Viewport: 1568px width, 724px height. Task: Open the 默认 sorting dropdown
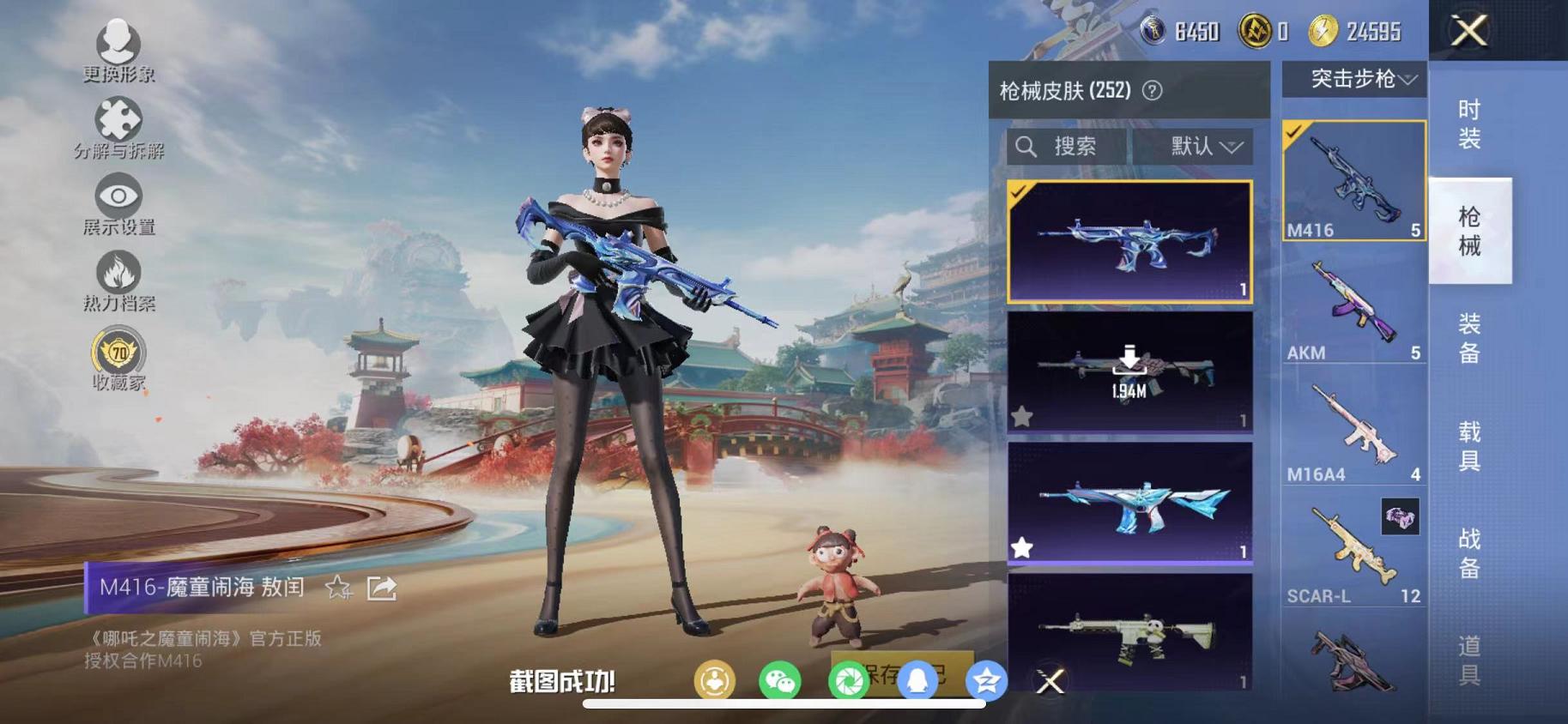pyautogui.click(x=1196, y=146)
